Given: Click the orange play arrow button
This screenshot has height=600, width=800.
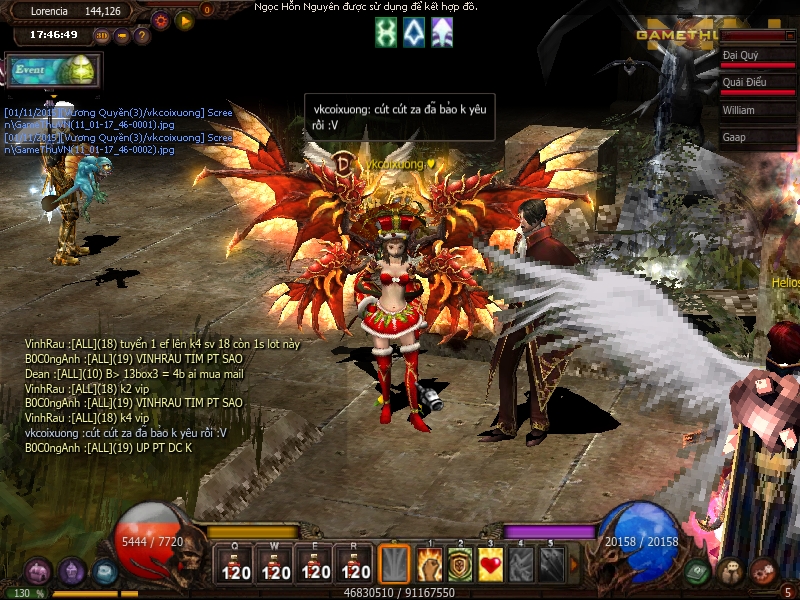Looking at the screenshot, I should point(184,19).
